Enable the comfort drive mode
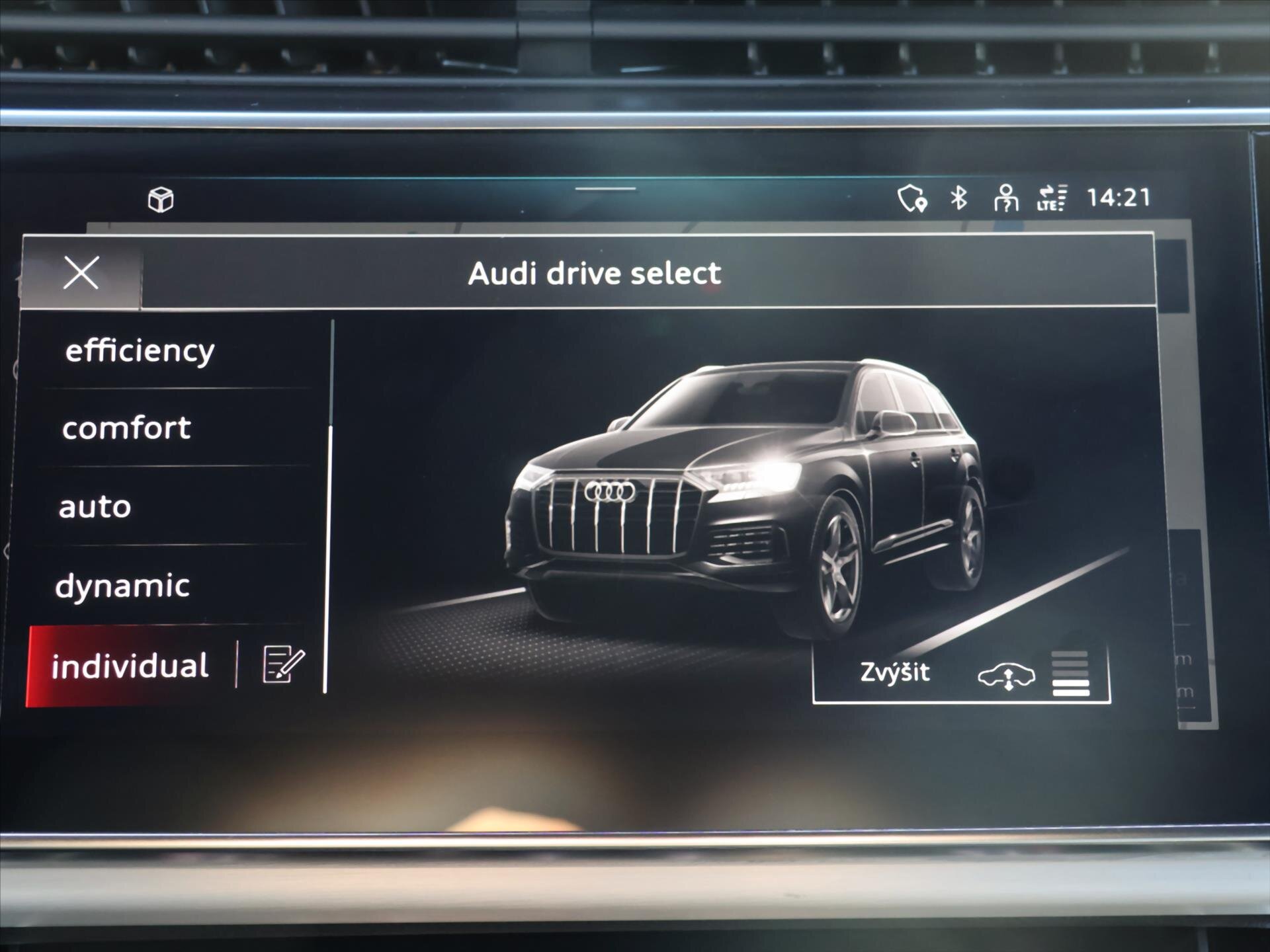This screenshot has height=952, width=1270. point(126,428)
